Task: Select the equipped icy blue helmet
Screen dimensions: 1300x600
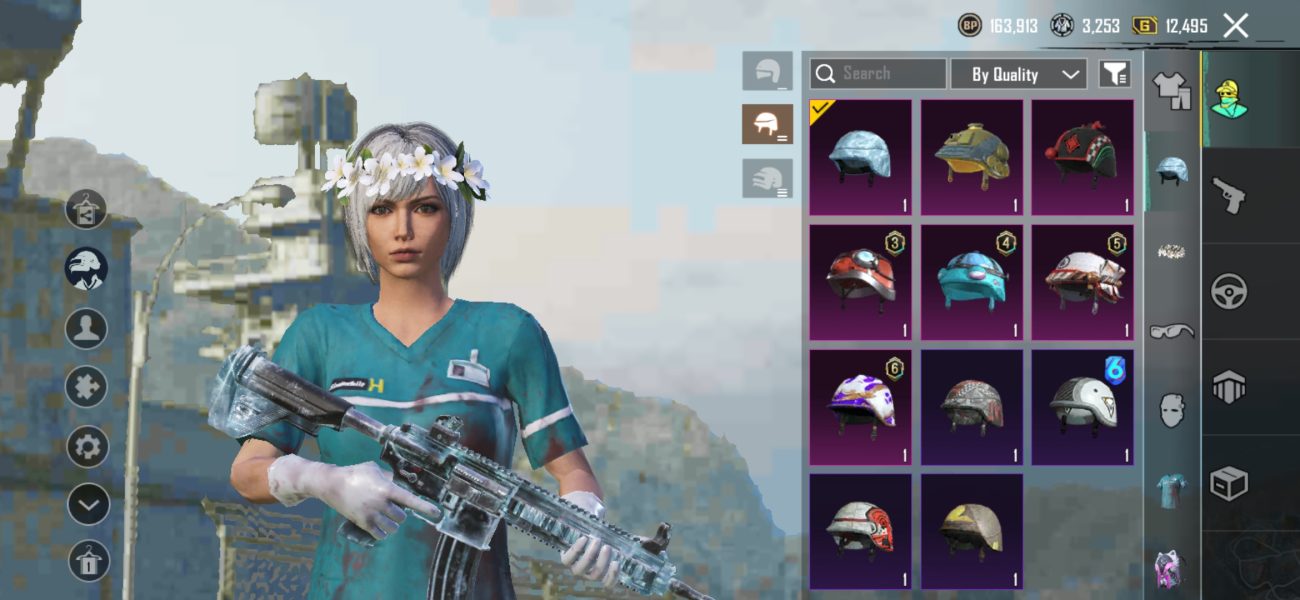Action: (x=860, y=157)
